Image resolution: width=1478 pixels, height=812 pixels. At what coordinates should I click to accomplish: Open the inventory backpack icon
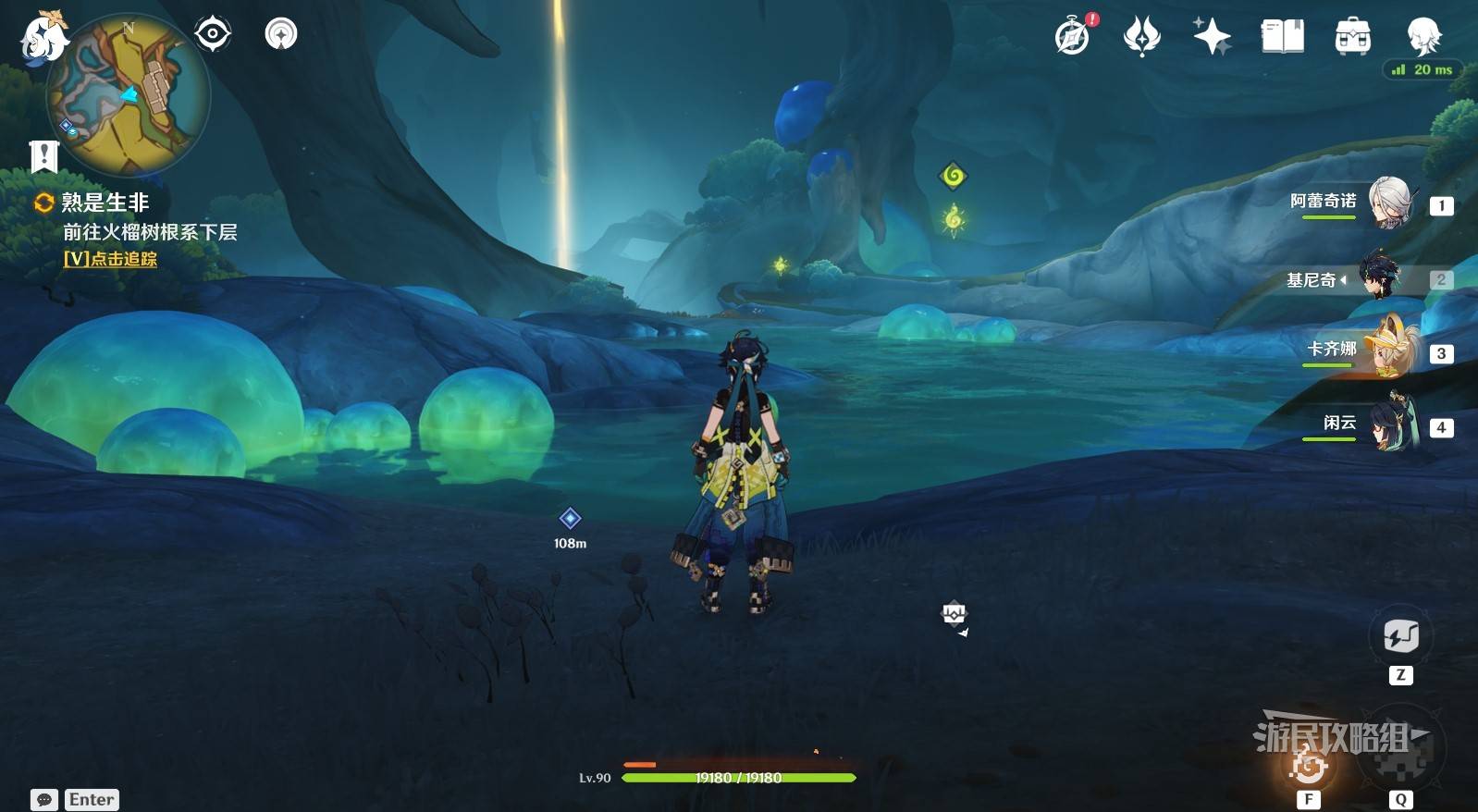pyautogui.click(x=1352, y=36)
